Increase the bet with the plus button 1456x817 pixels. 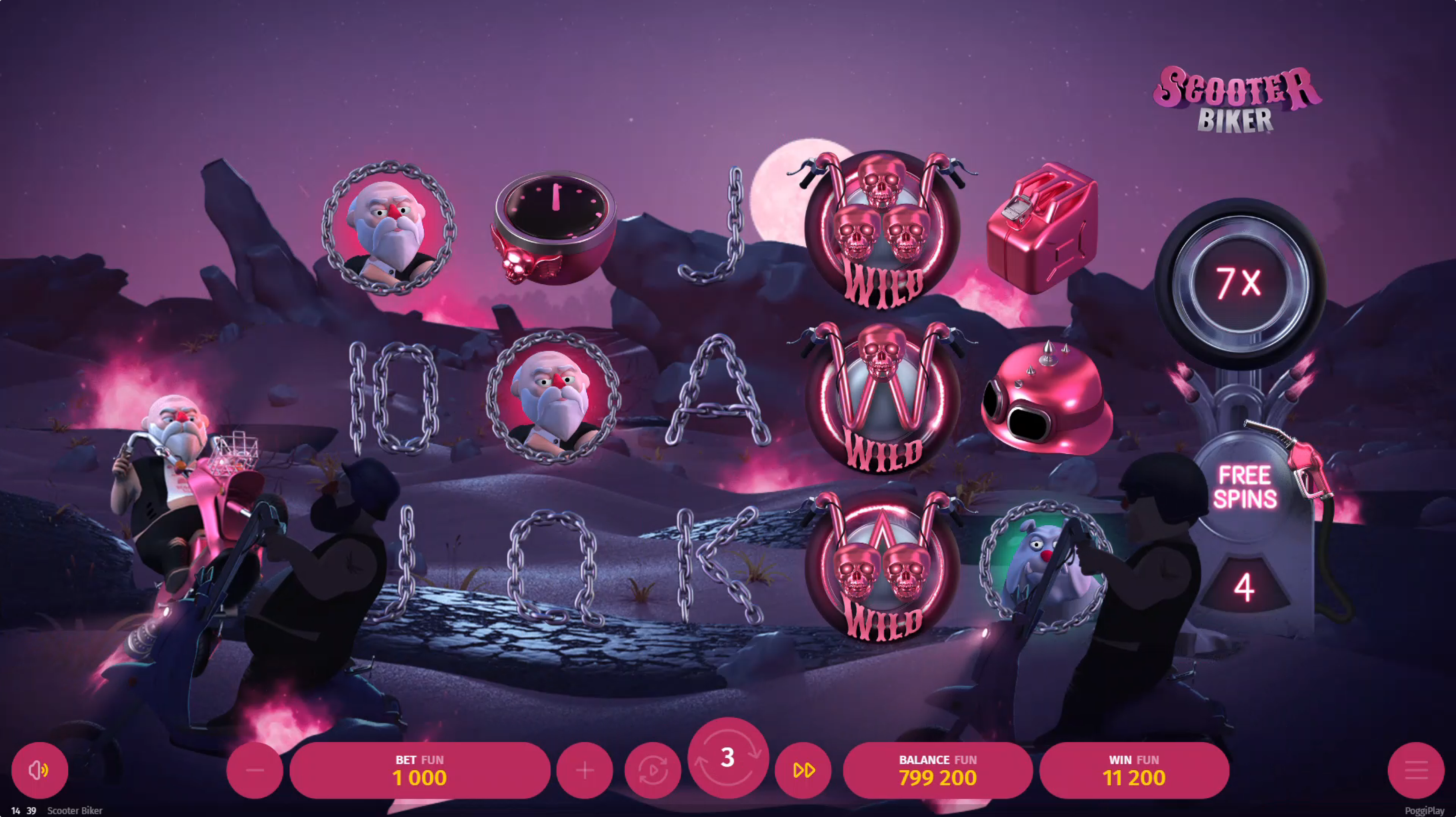(x=584, y=770)
